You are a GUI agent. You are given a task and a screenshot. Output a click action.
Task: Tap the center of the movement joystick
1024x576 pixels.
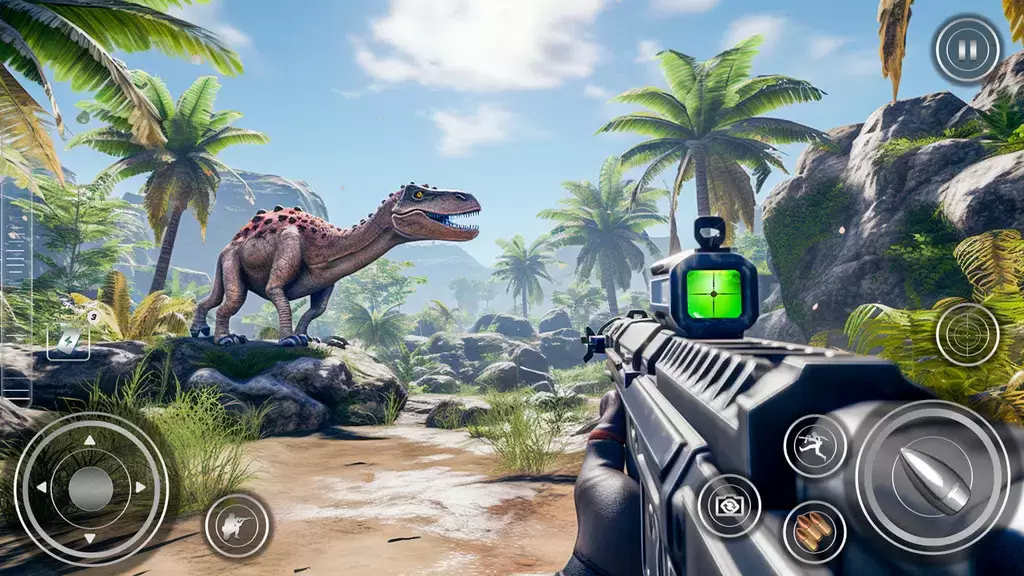91,488
